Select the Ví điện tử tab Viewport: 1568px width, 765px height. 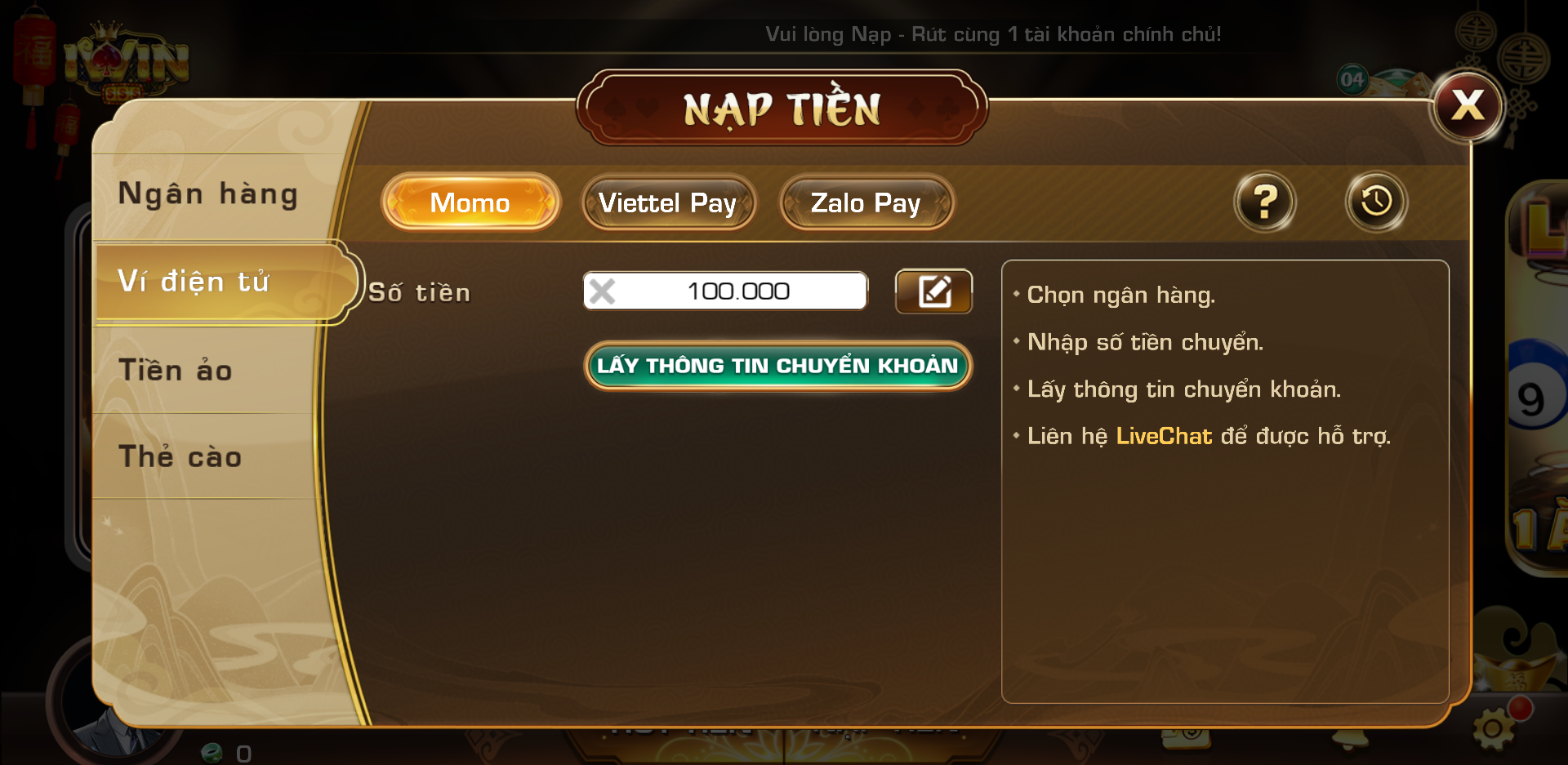(194, 282)
